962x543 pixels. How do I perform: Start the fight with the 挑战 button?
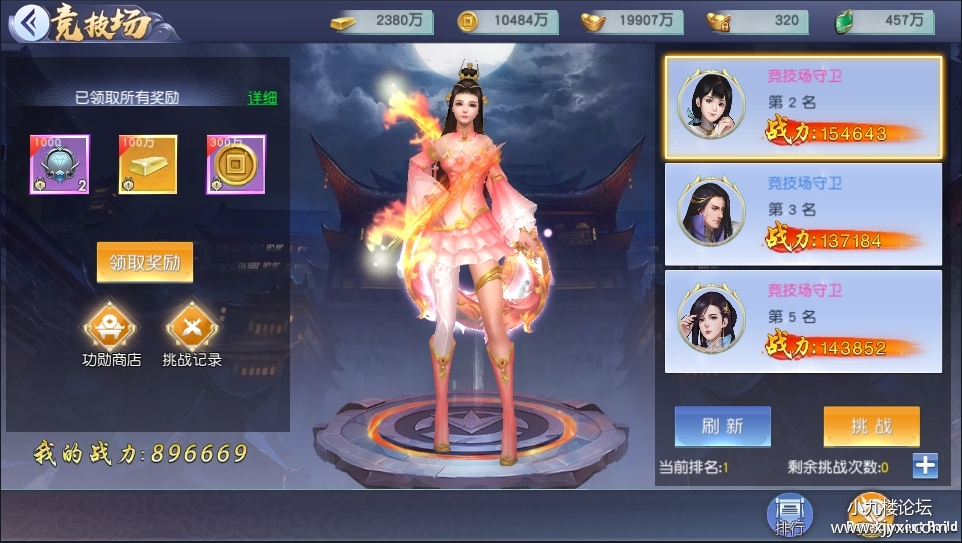point(871,426)
